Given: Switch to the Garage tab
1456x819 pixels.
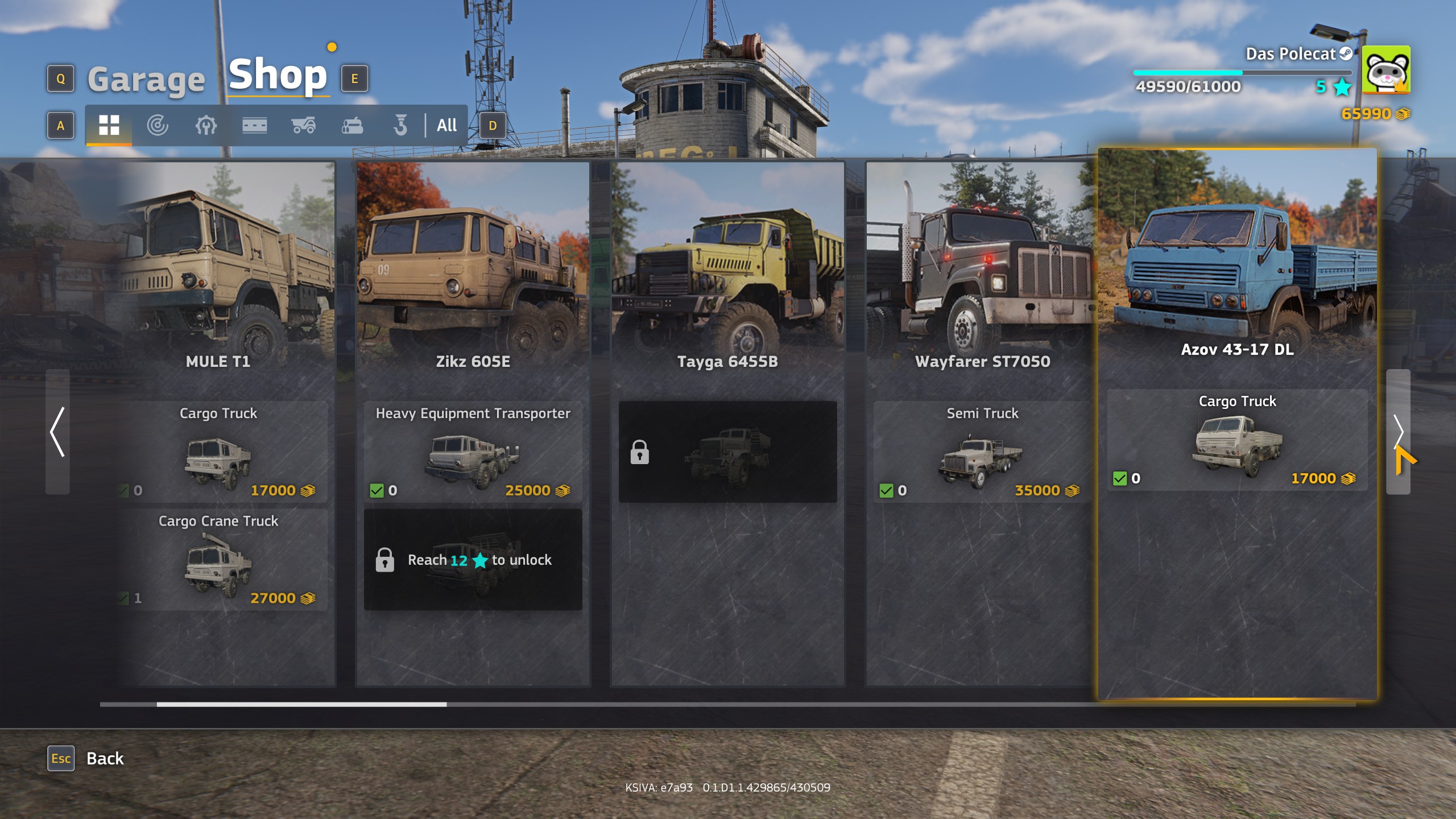Looking at the screenshot, I should (x=146, y=79).
